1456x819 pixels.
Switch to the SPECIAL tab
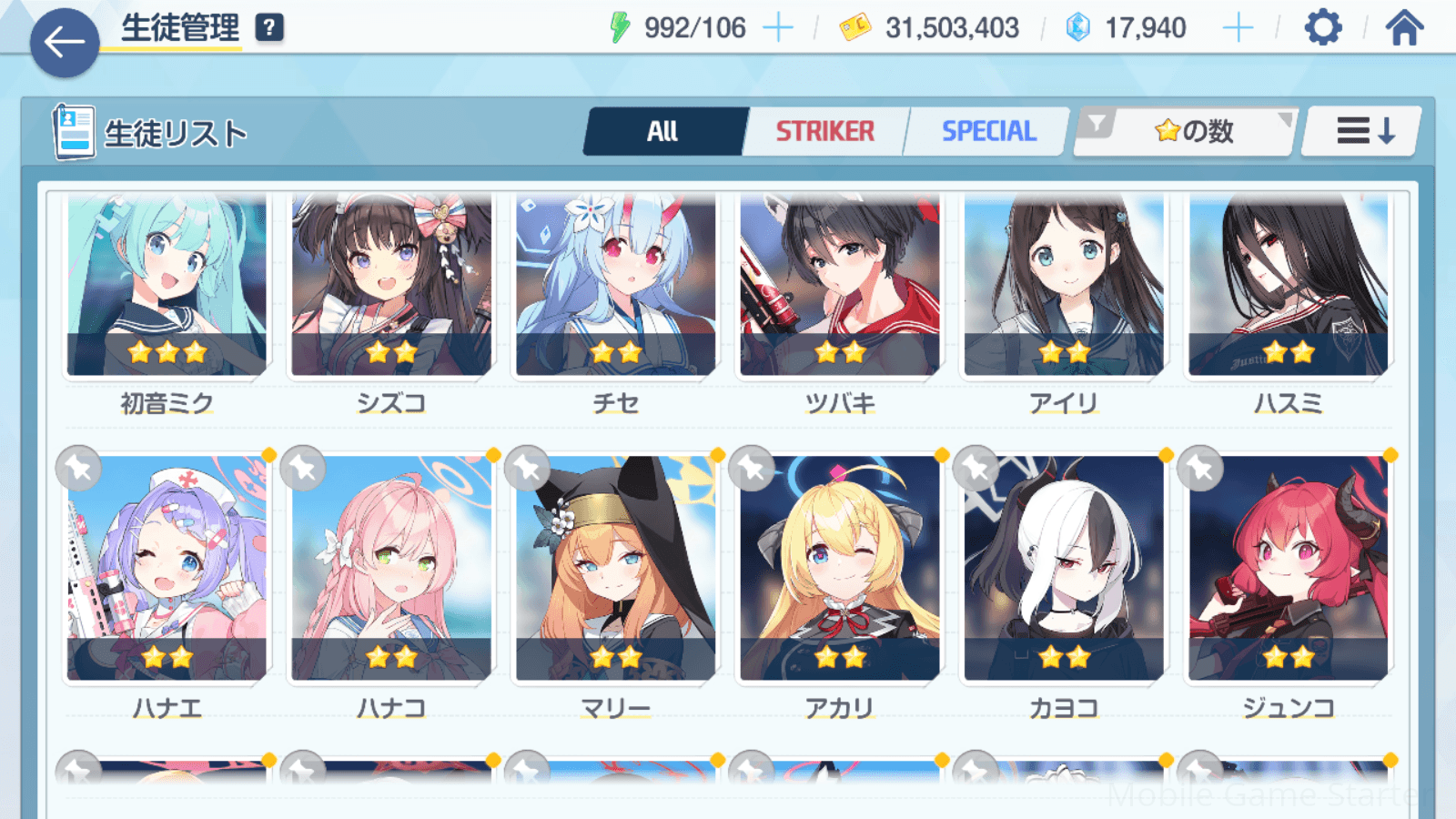[988, 132]
